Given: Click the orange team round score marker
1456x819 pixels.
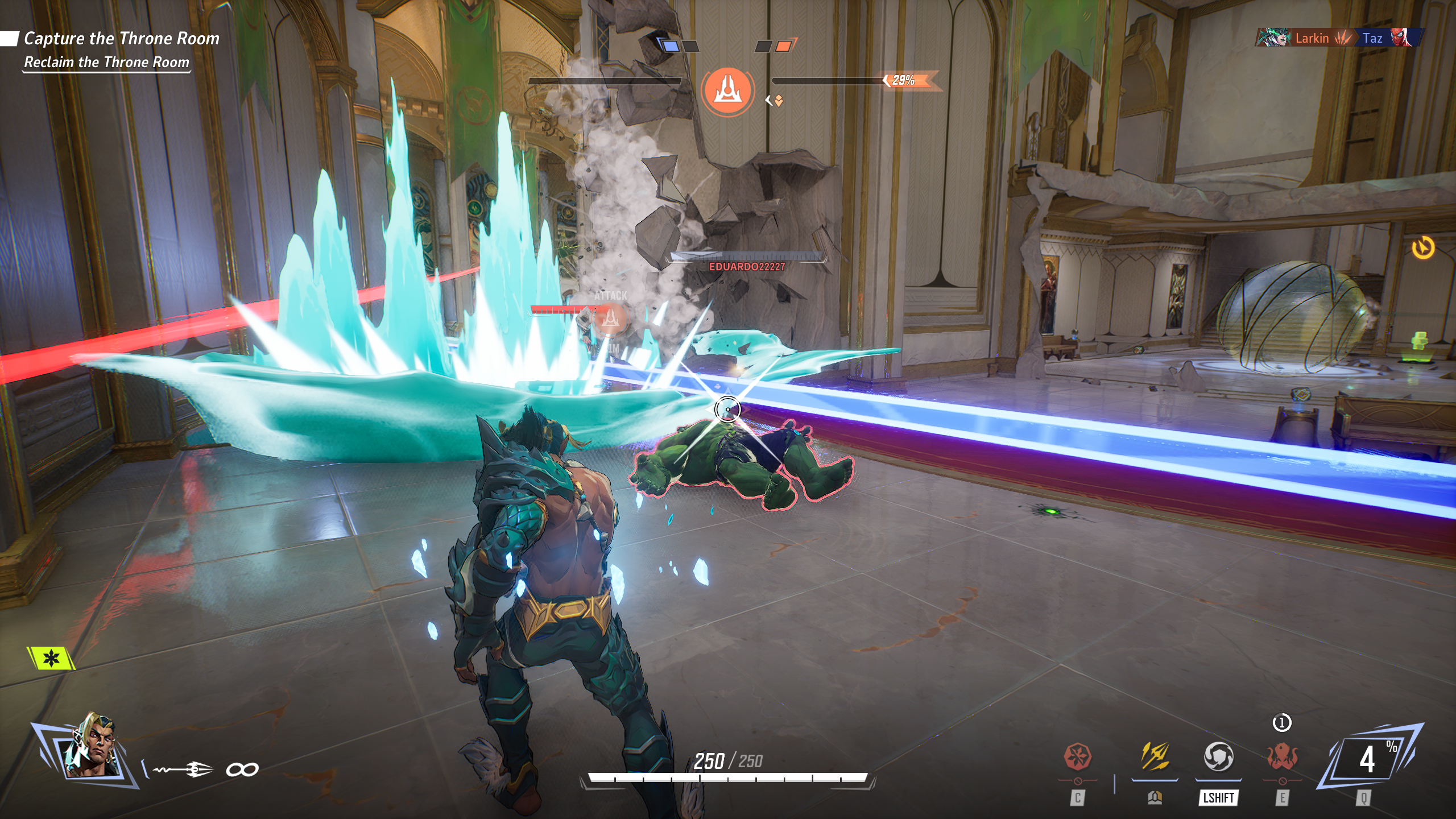Looking at the screenshot, I should point(783,46).
